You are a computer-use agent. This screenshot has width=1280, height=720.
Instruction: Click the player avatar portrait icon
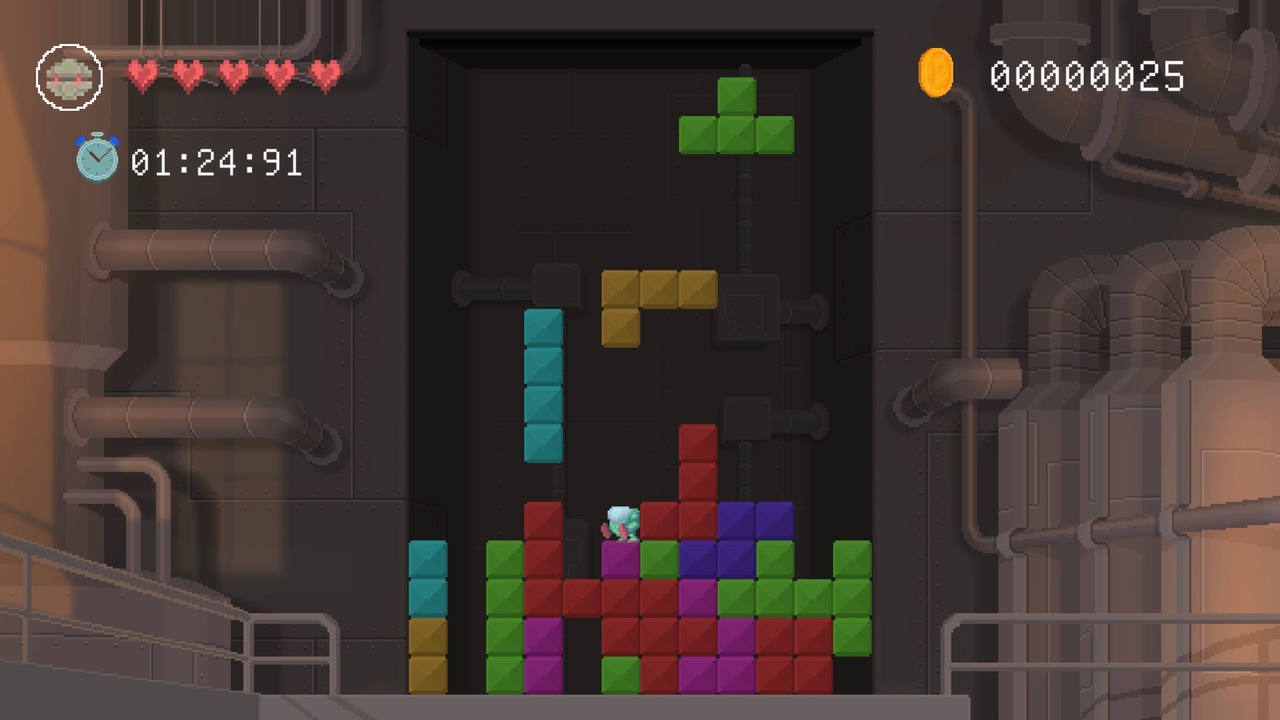pyautogui.click(x=69, y=76)
